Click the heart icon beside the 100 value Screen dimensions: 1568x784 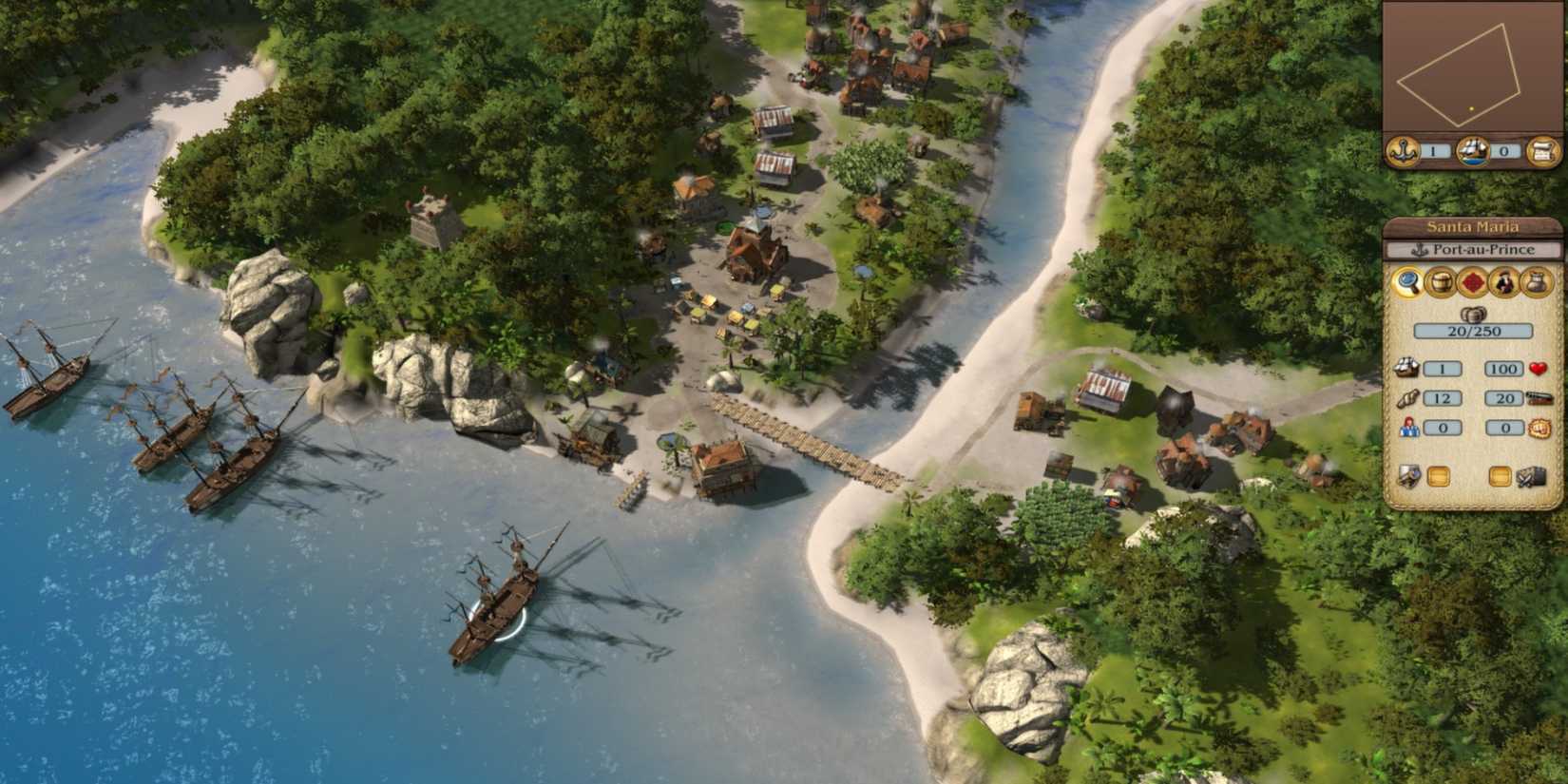tap(1540, 367)
